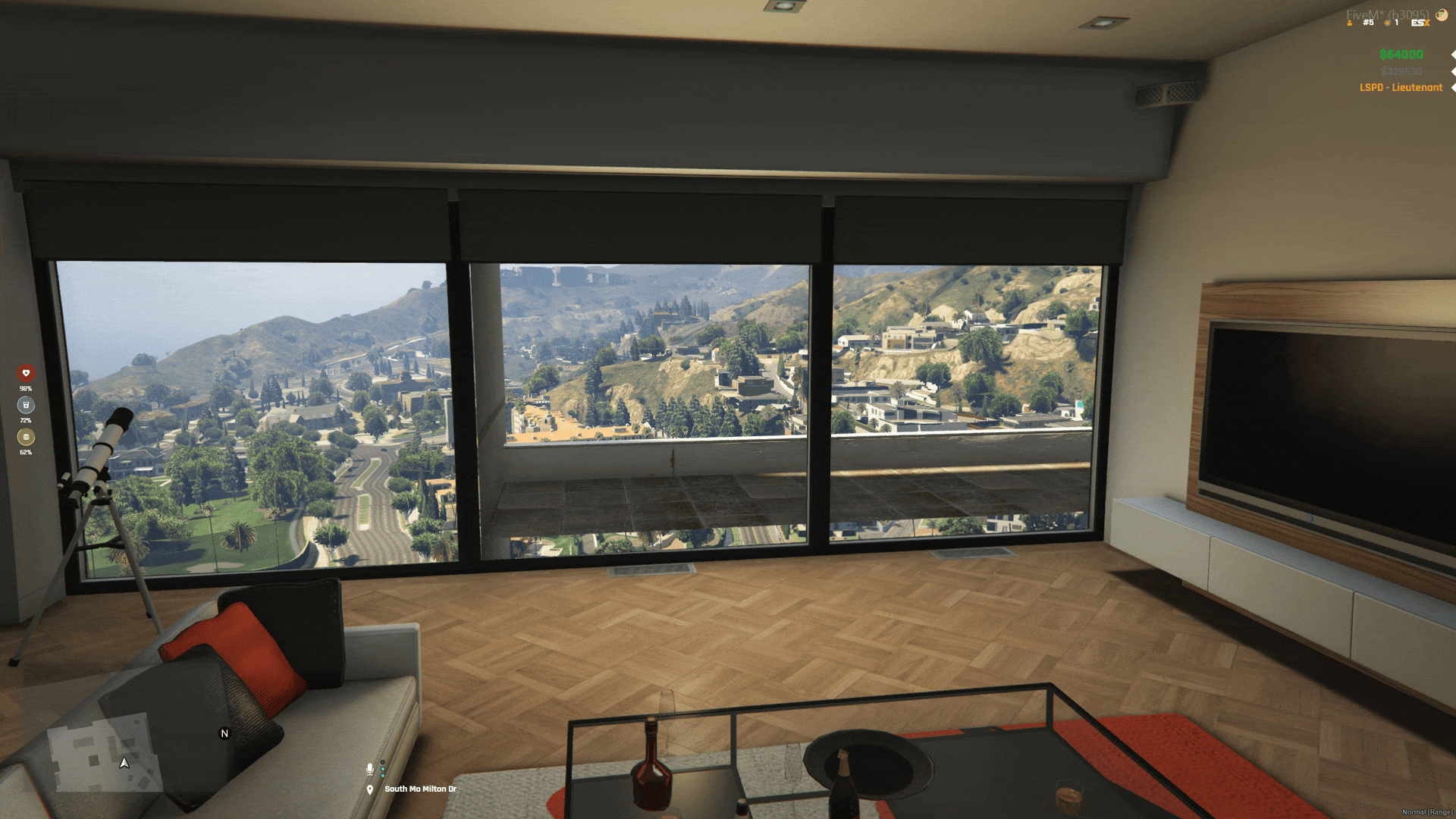The image size is (1456, 819).
Task: Click the player count person icon
Action: [1350, 23]
